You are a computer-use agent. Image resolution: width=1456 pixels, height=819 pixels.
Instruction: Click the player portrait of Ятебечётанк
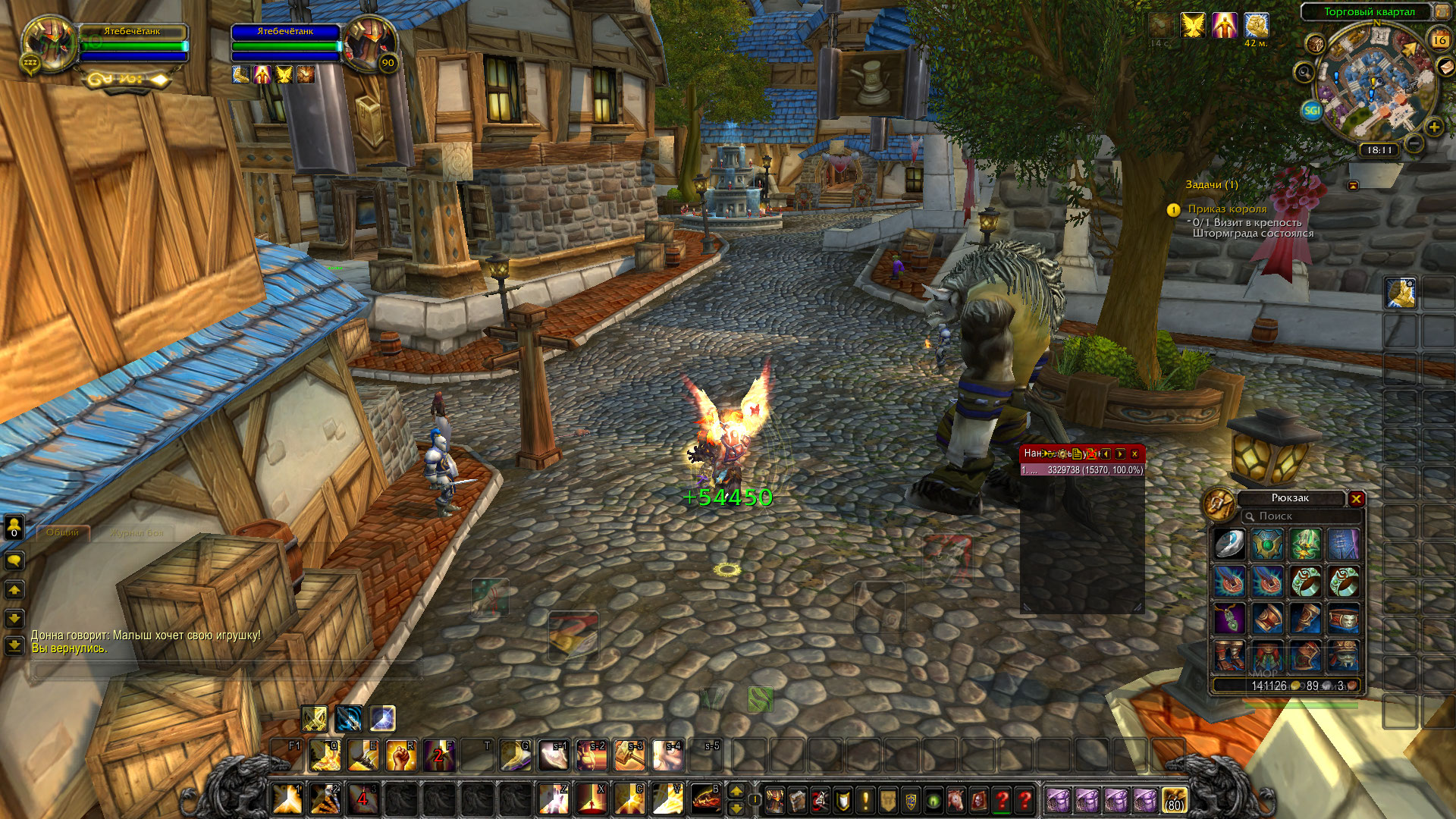(50, 42)
